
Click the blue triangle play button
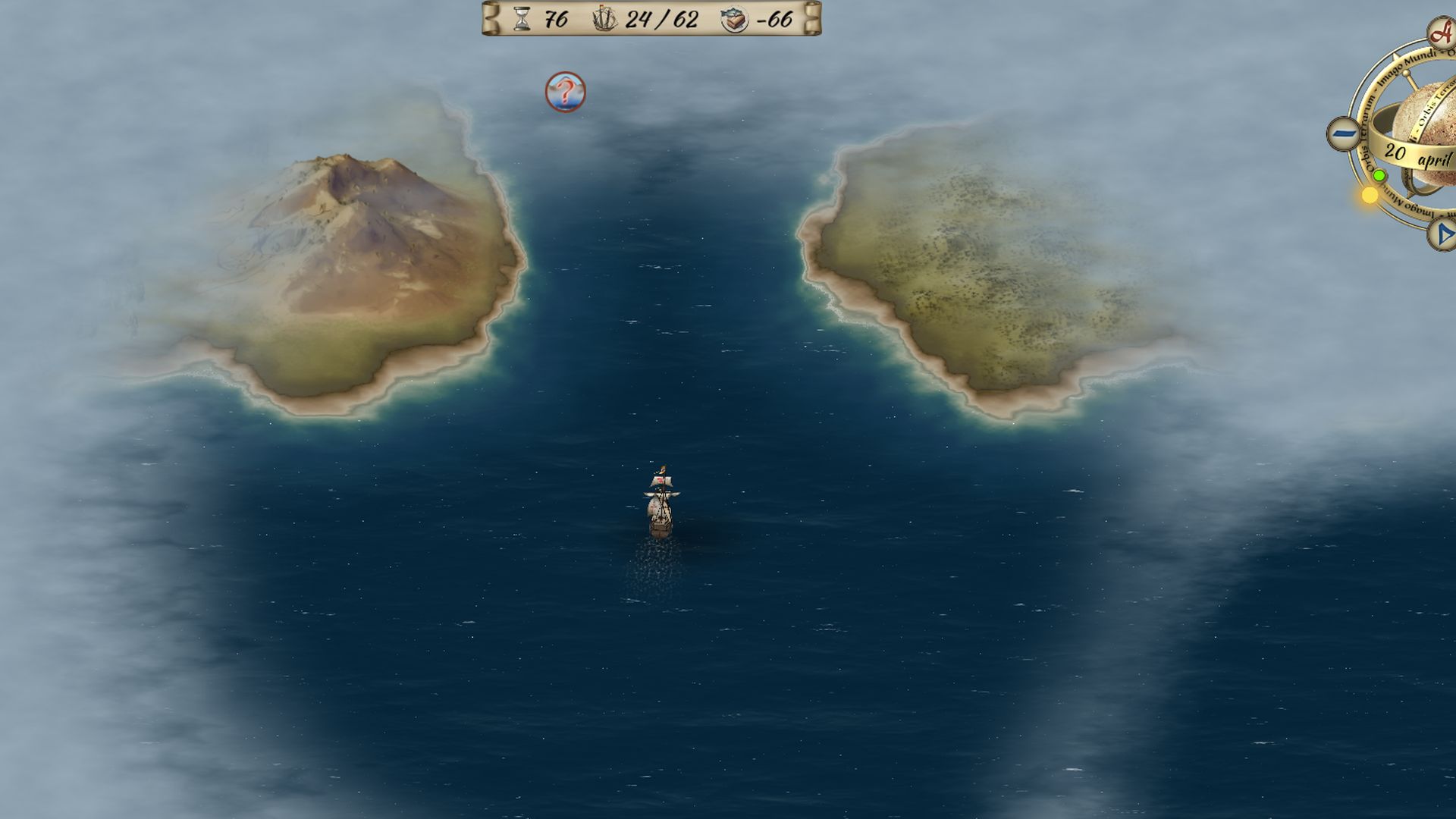point(1443,234)
